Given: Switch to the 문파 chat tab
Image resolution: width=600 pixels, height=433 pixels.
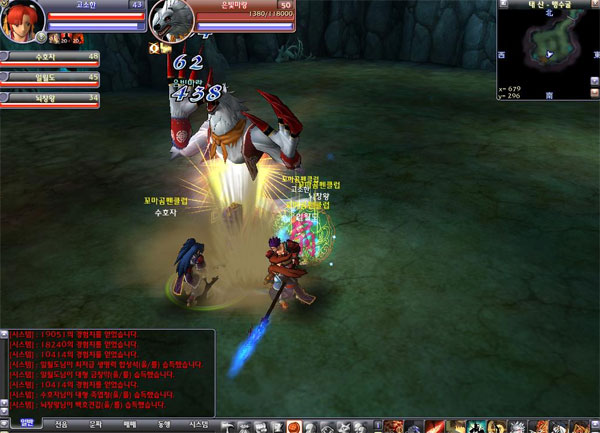Looking at the screenshot, I should 96,425.
